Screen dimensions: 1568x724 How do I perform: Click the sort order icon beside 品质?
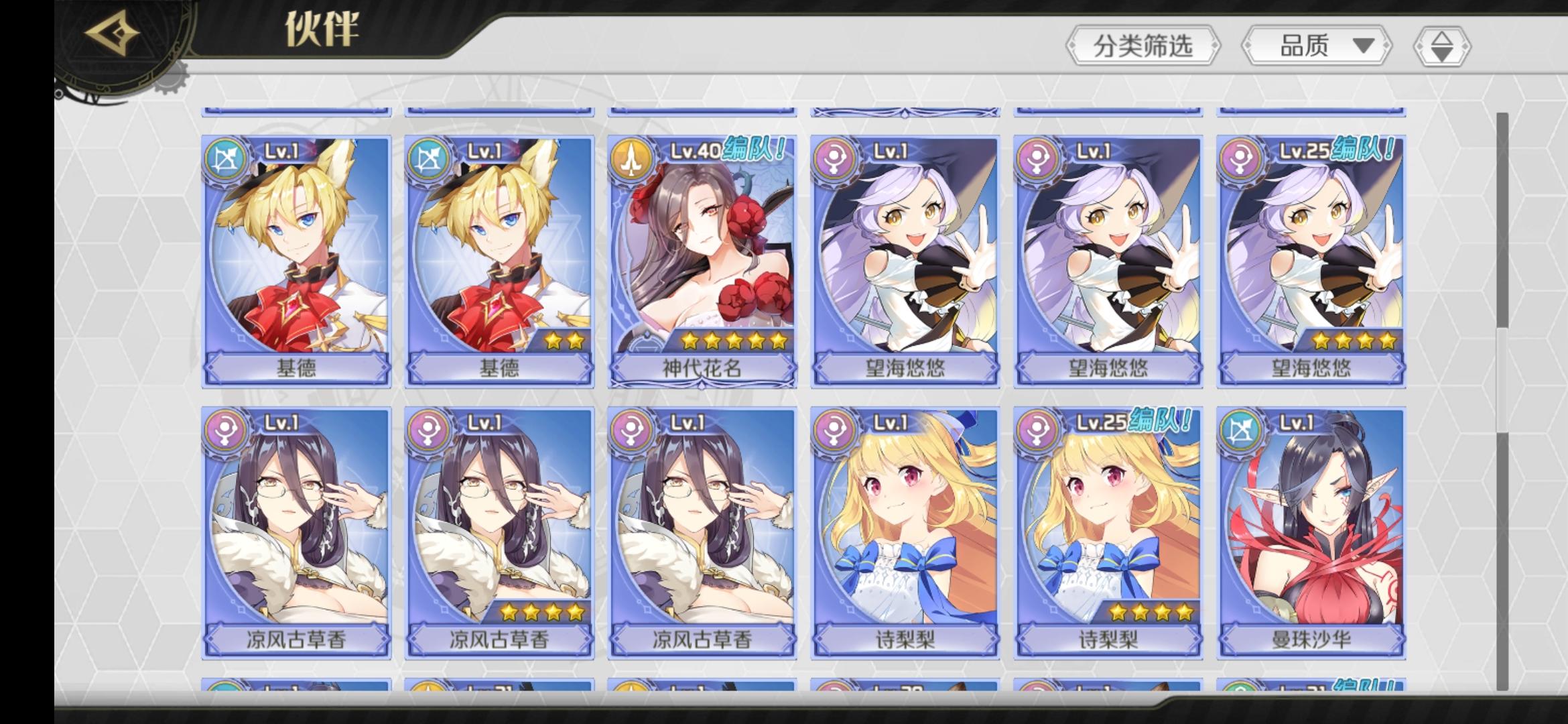1441,47
